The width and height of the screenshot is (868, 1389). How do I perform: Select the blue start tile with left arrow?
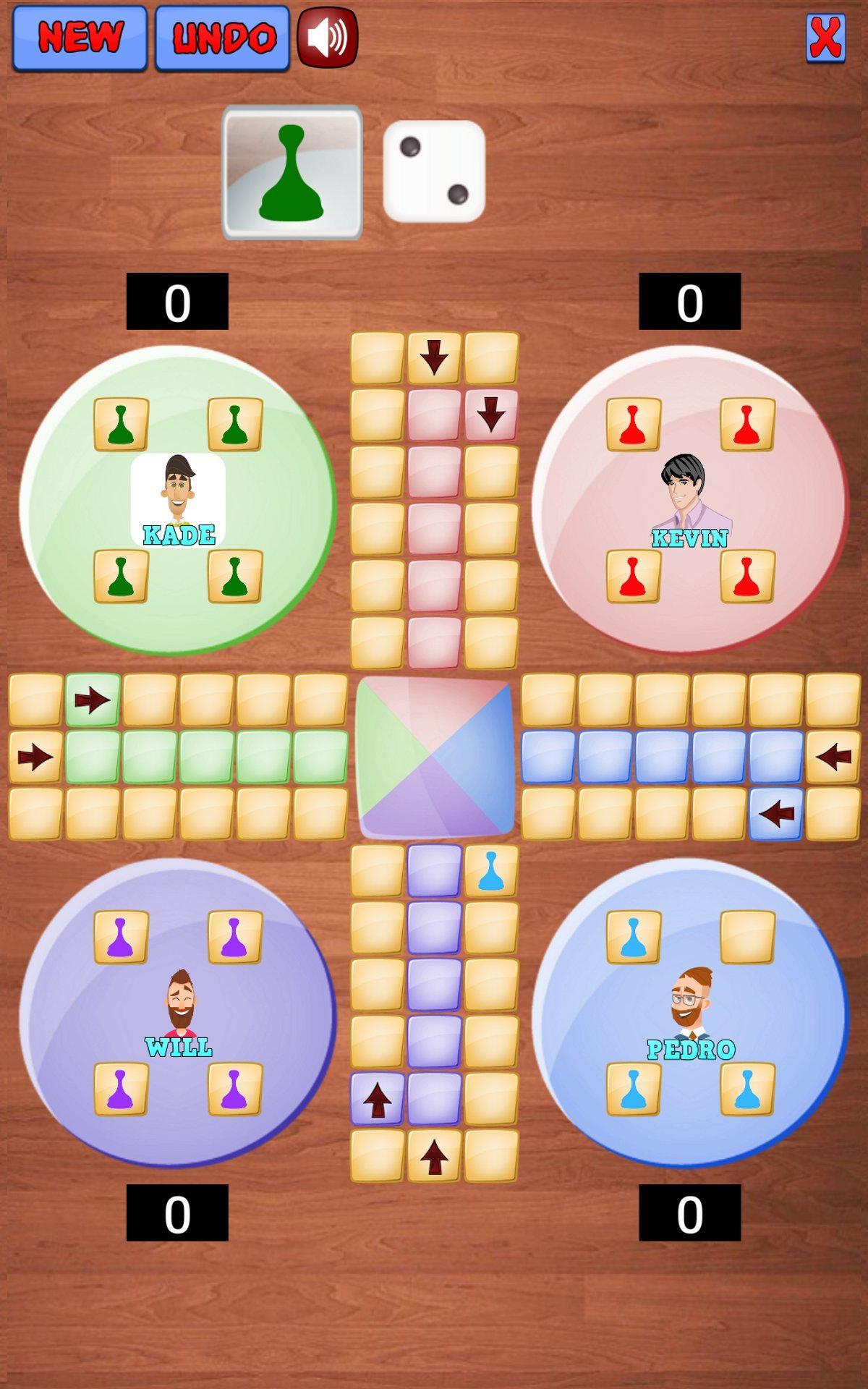pyautogui.click(x=776, y=814)
